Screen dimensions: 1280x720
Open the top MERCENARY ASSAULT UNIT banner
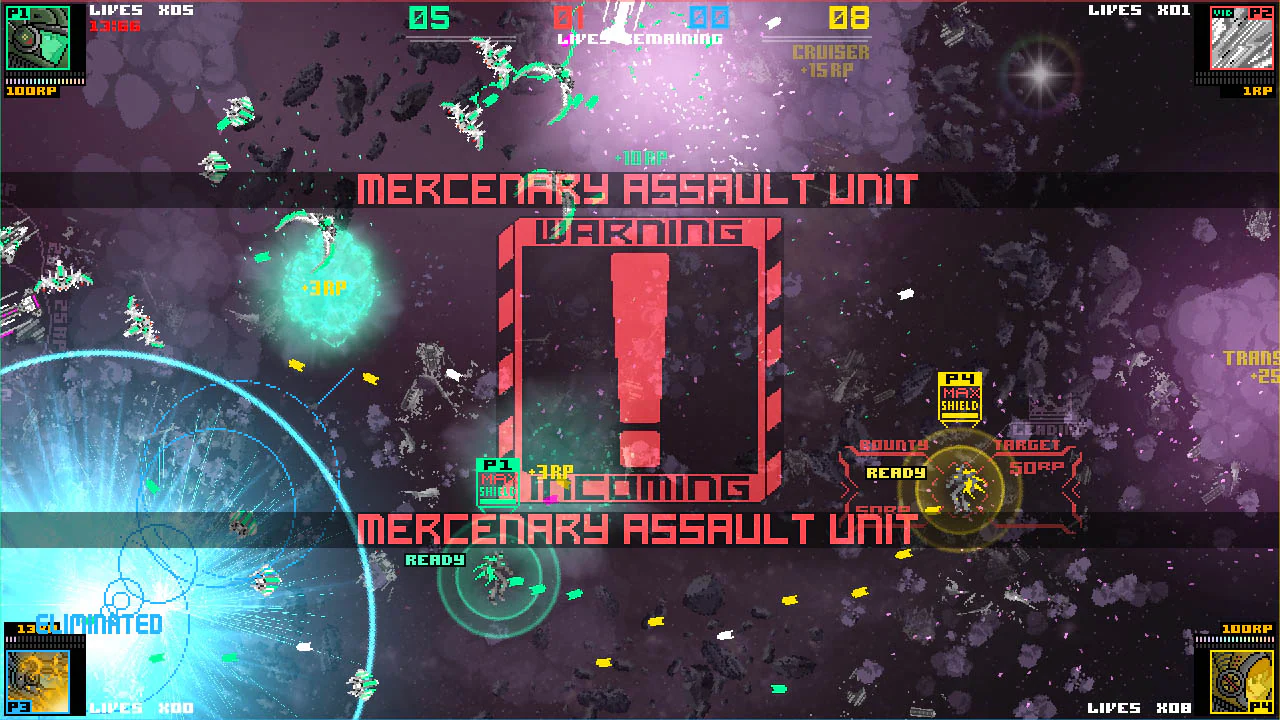click(638, 186)
